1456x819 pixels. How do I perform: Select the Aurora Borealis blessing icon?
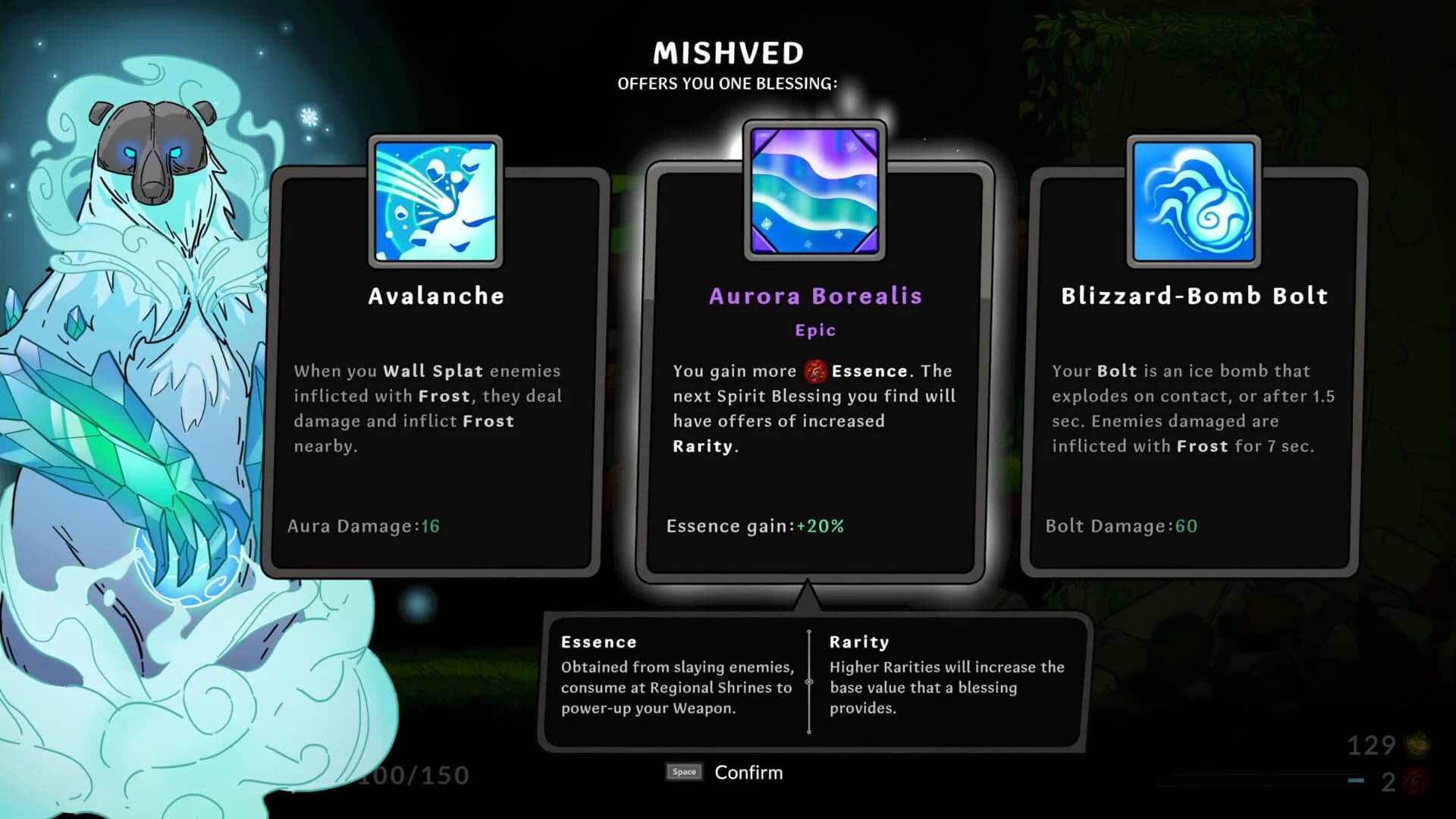point(813,191)
